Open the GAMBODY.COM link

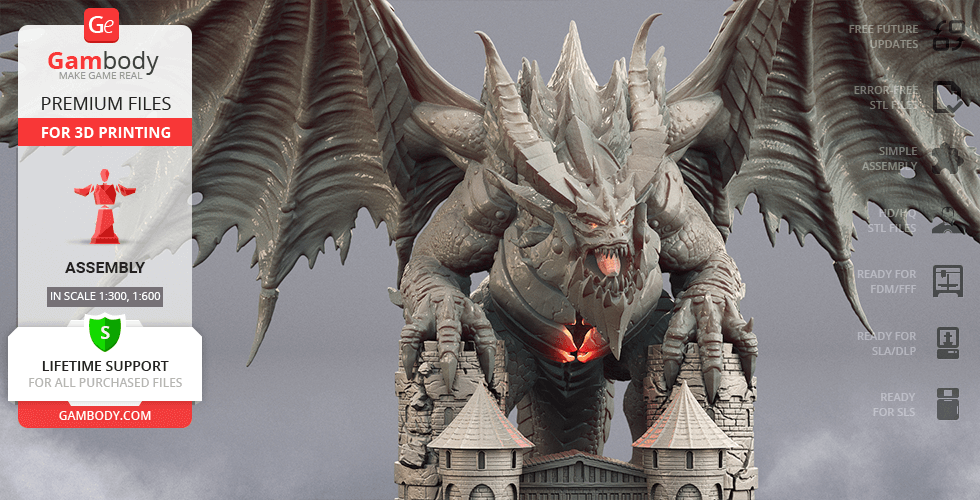pyautogui.click(x=105, y=414)
